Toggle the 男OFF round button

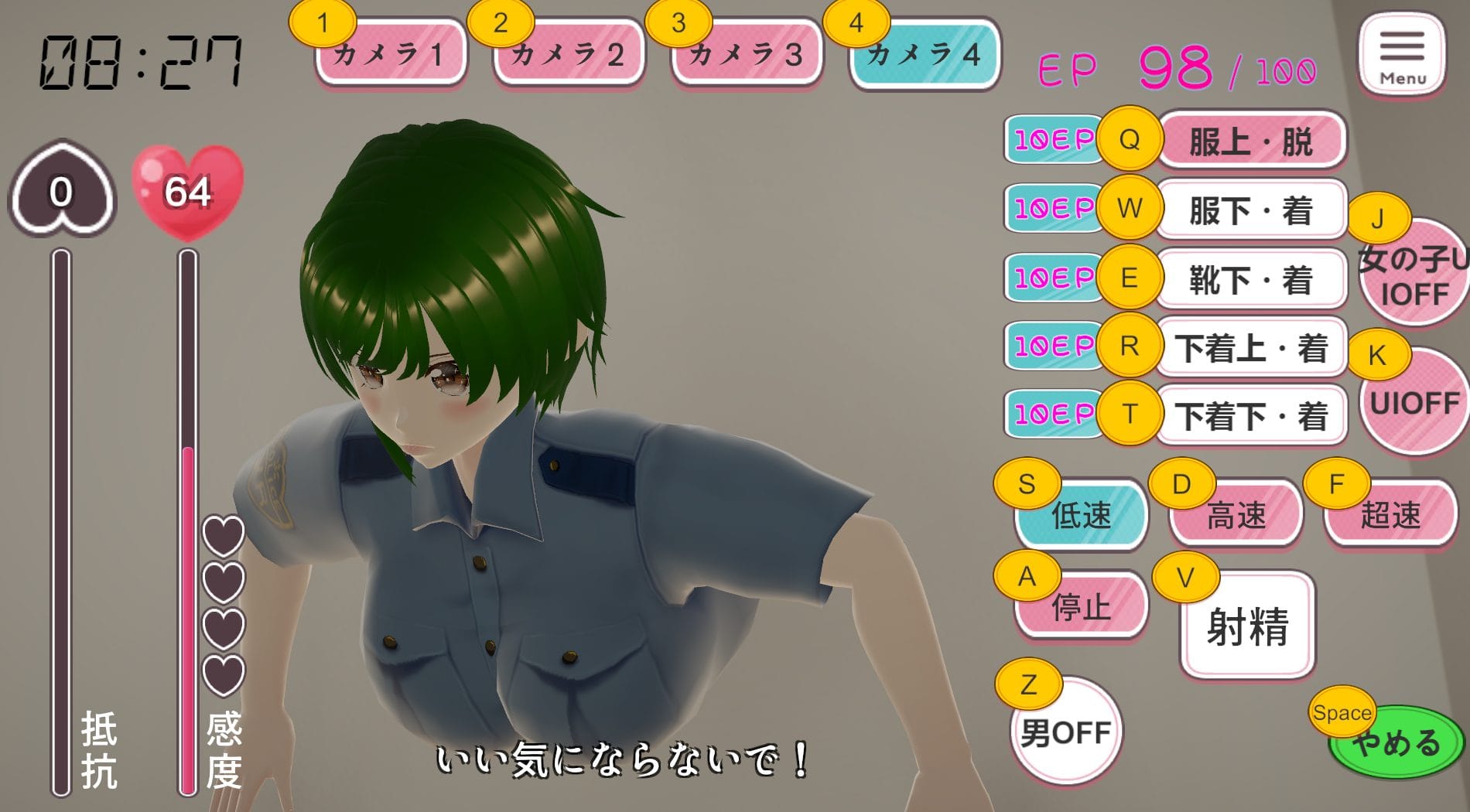coord(1066,732)
